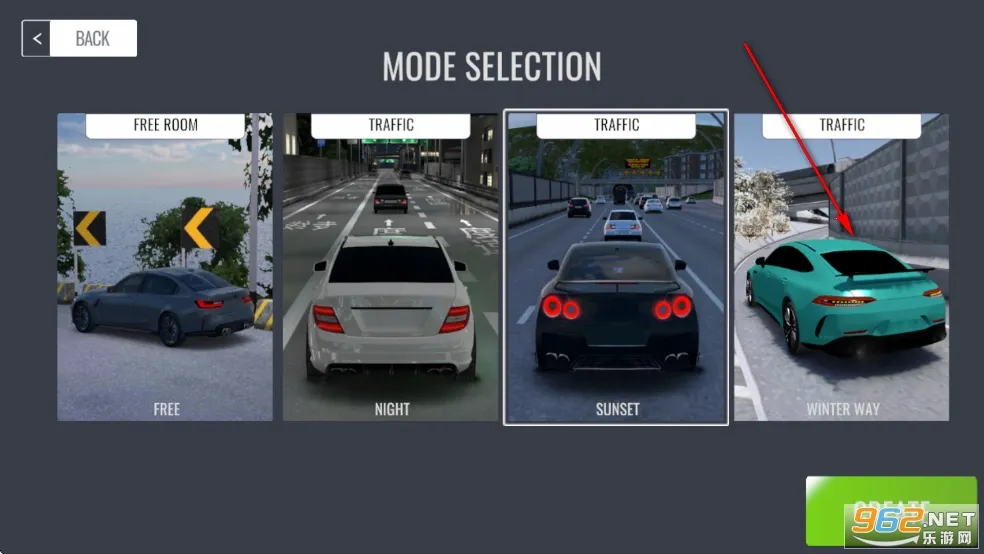Choose the Night traffic mode card
This screenshot has width=984, height=554.
point(391,267)
